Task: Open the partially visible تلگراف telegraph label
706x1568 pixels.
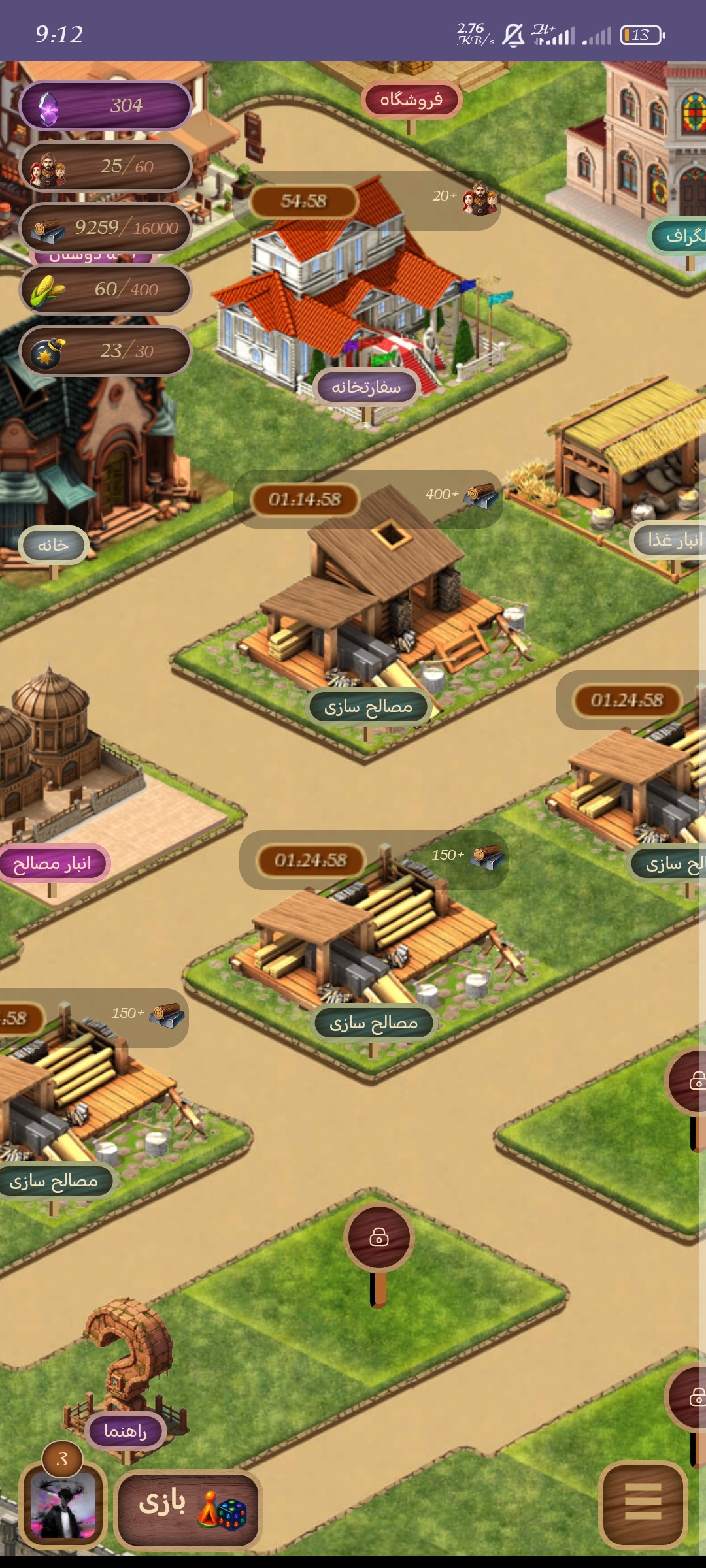Action: point(681,237)
